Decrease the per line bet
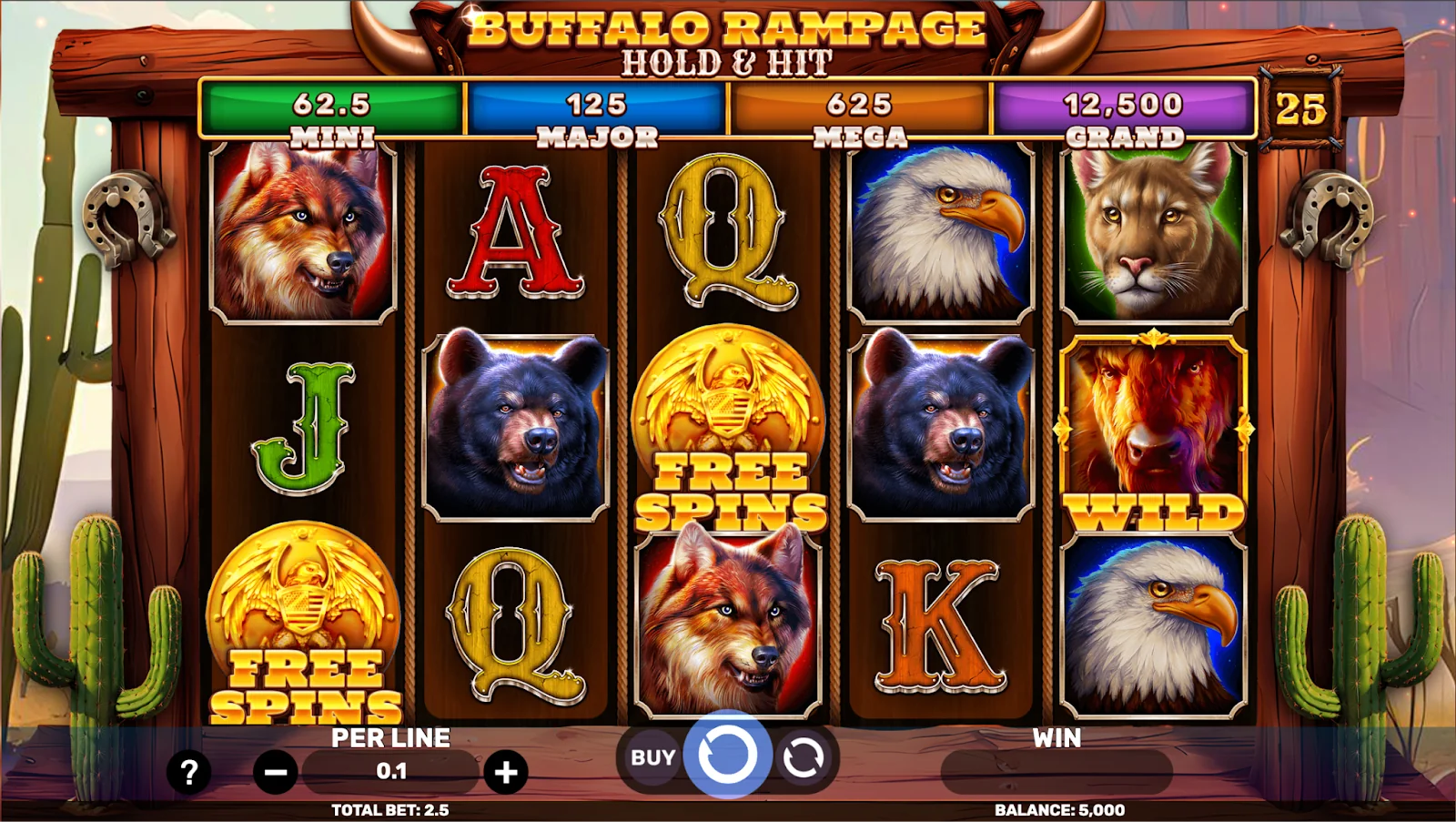 pyautogui.click(x=275, y=773)
